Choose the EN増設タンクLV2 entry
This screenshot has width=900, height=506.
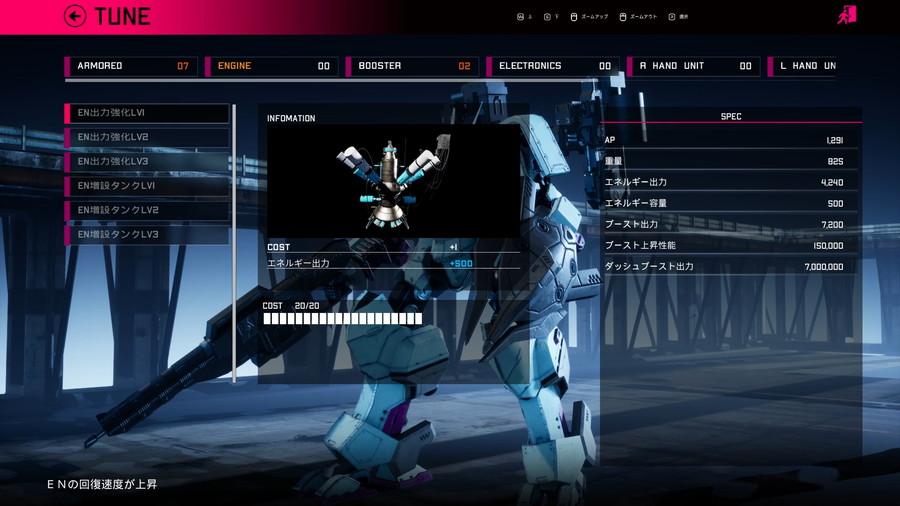tap(148, 210)
